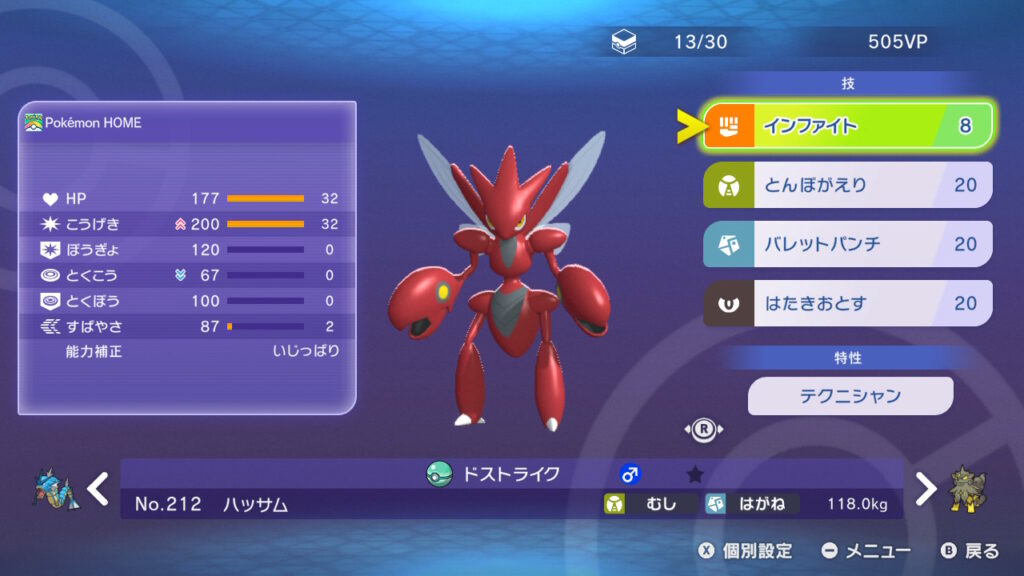Viewport: 1024px width, 576px height.
Task: Click the star marking icon
Action: click(695, 474)
